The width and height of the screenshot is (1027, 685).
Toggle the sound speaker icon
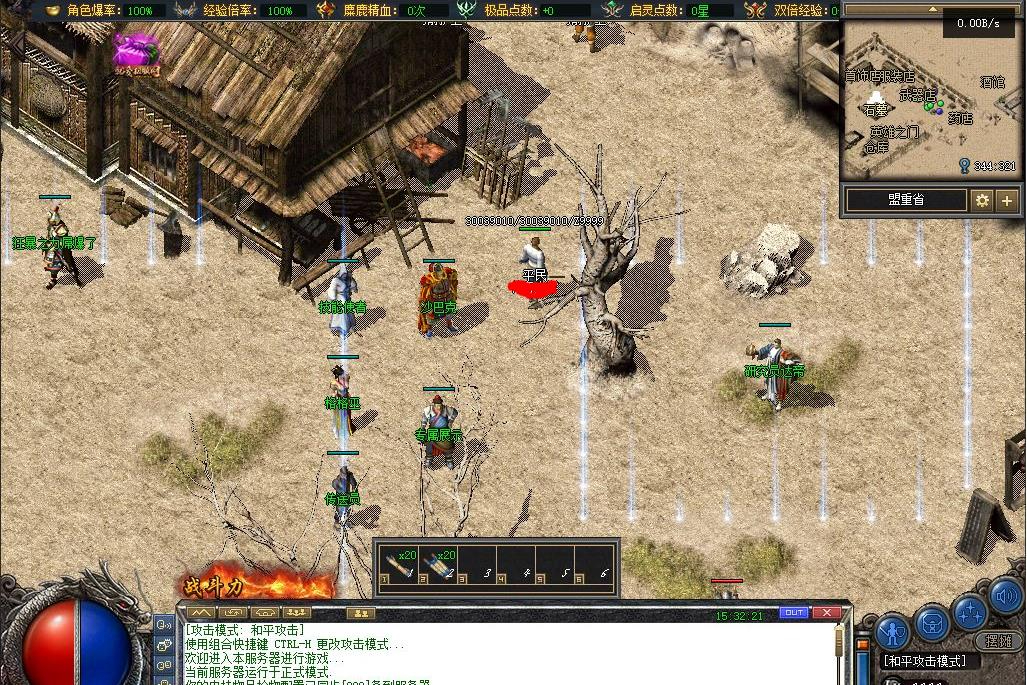tap(1005, 598)
